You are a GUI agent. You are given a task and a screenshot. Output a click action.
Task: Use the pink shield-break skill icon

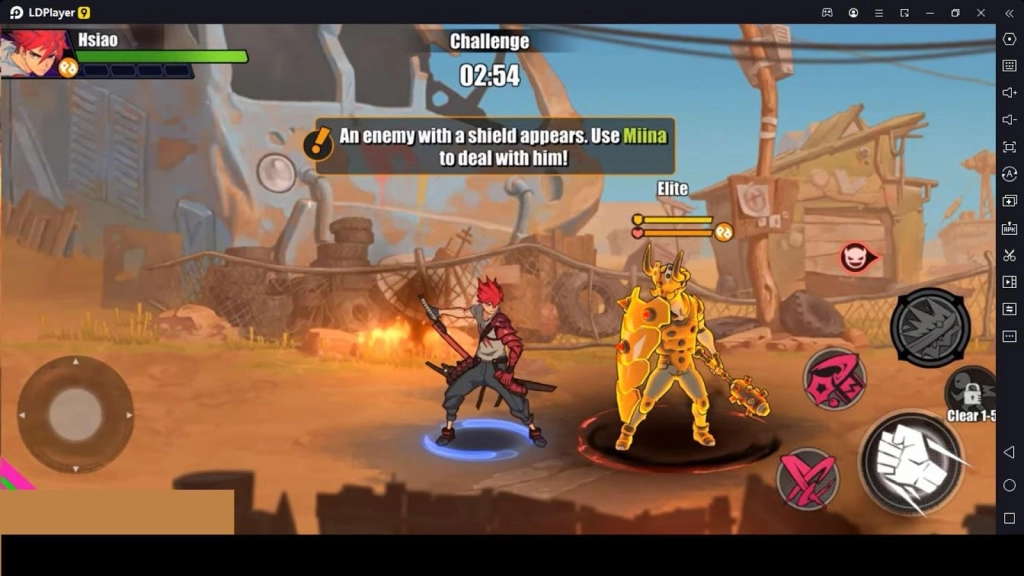[835, 378]
